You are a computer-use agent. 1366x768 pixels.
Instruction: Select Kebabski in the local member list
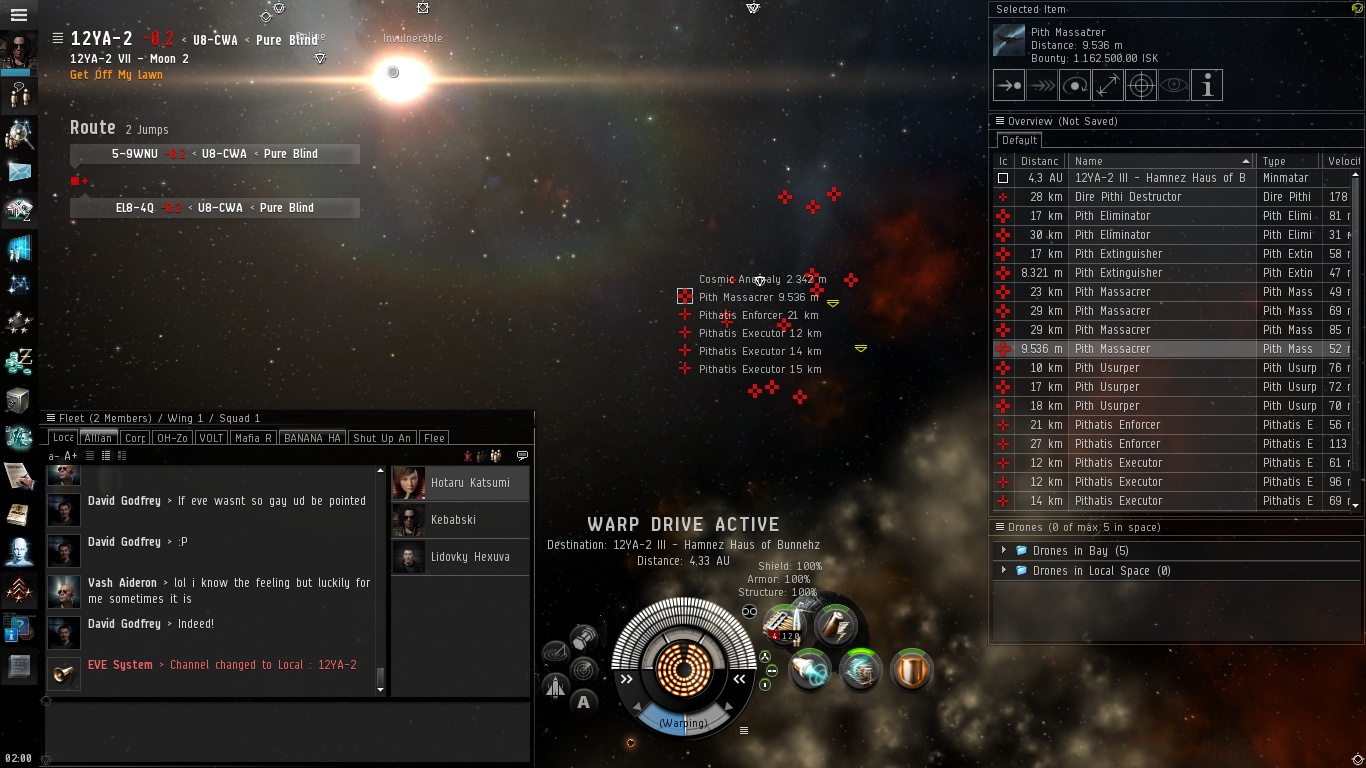[453, 520]
